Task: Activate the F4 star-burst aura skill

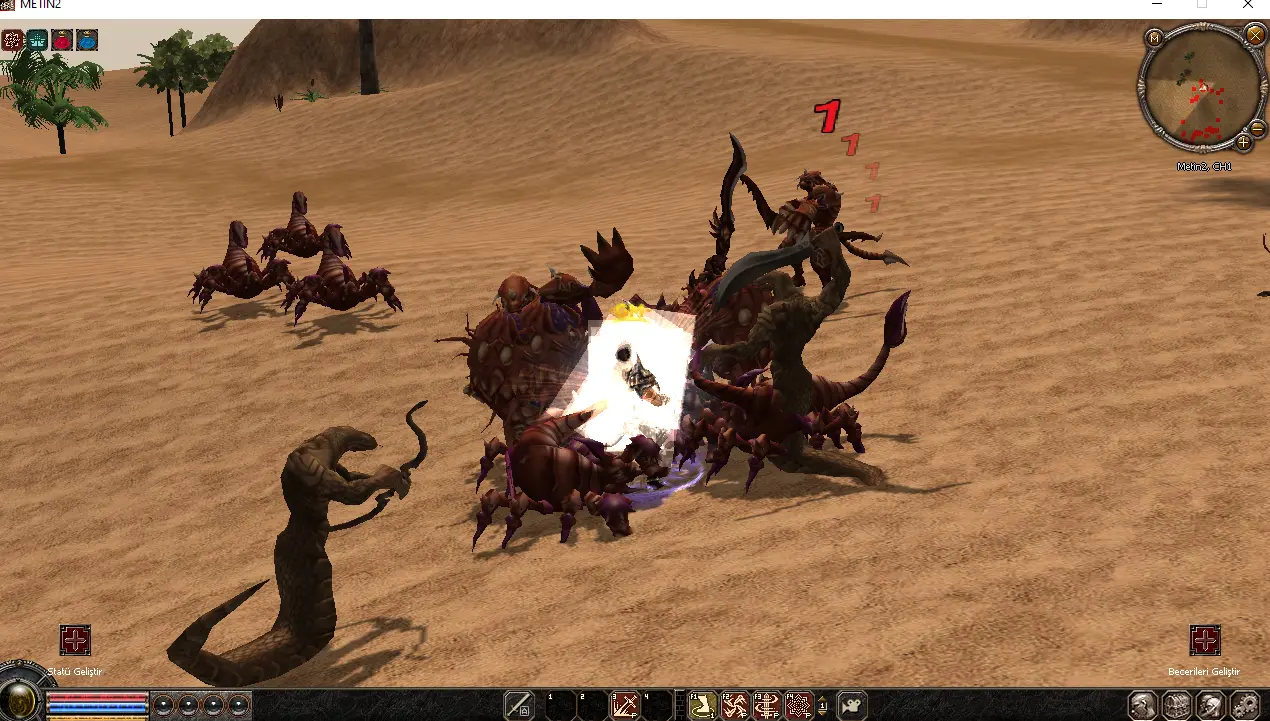Action: tap(798, 705)
